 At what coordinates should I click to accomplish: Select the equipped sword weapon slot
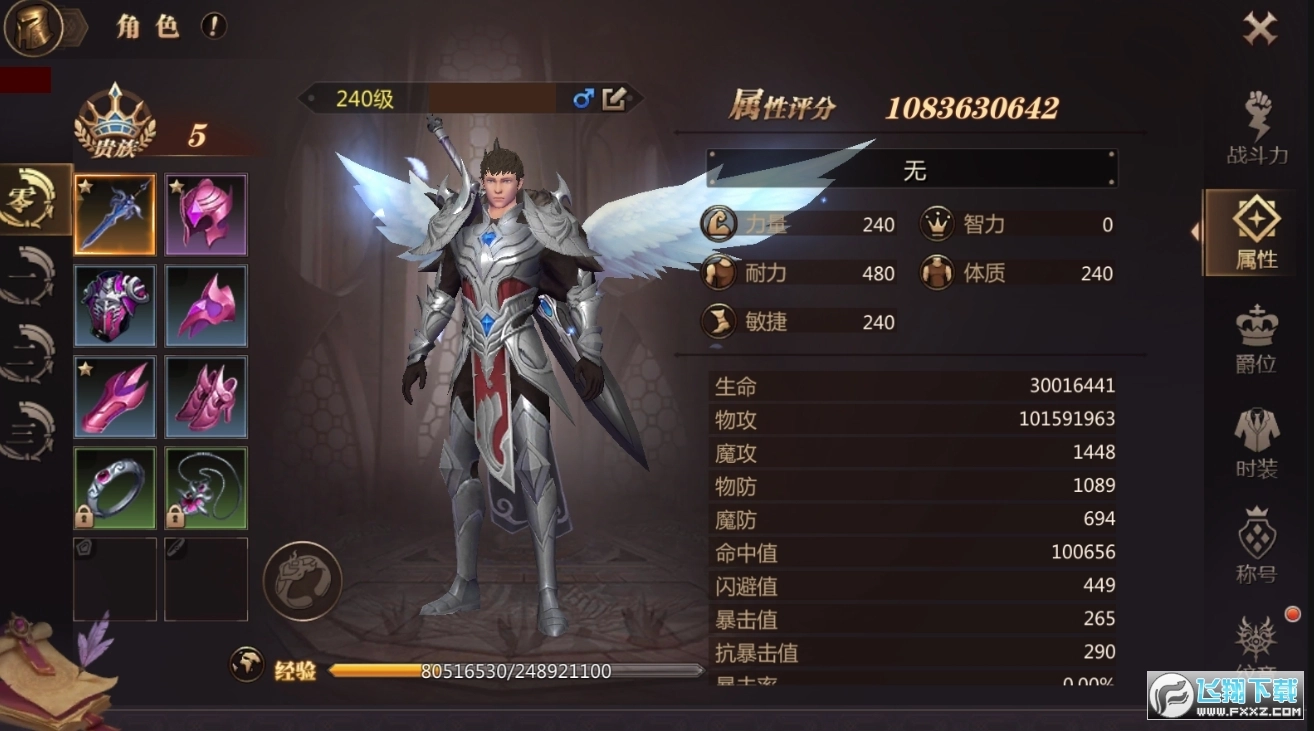pyautogui.click(x=114, y=213)
